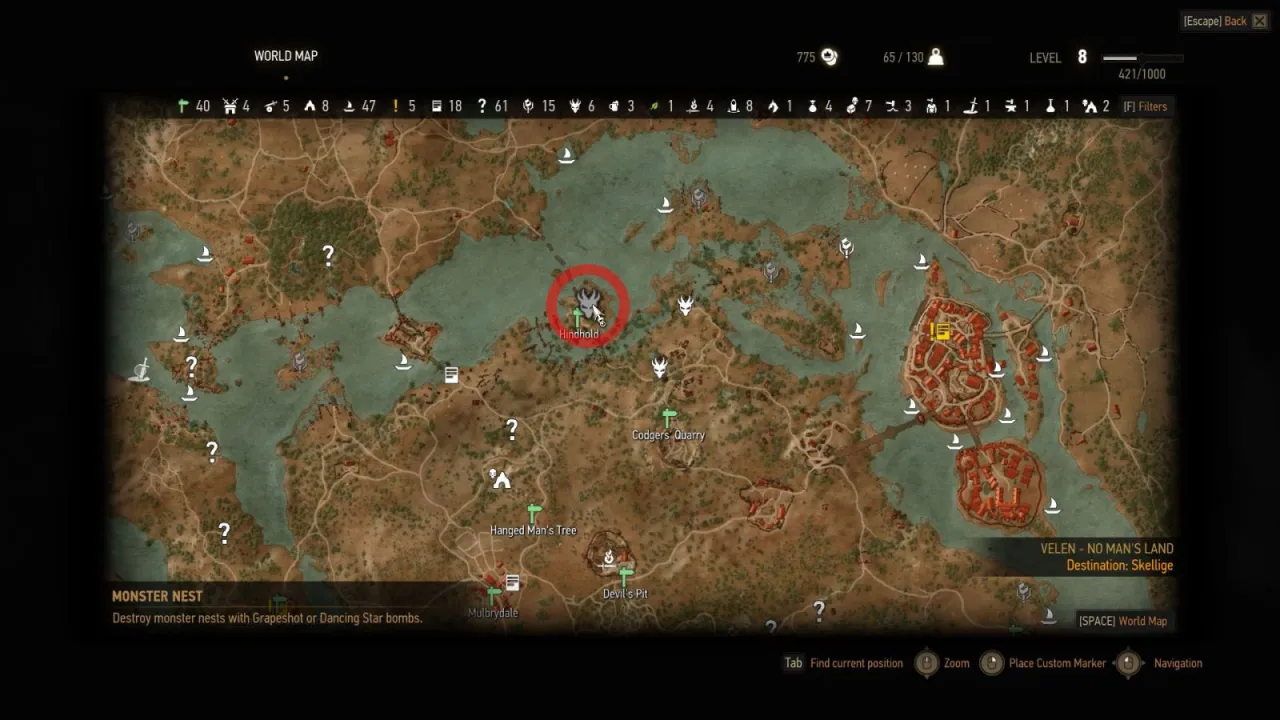Choose the Devil's Pit signpost marker
1280x720 pixels.
626,577
